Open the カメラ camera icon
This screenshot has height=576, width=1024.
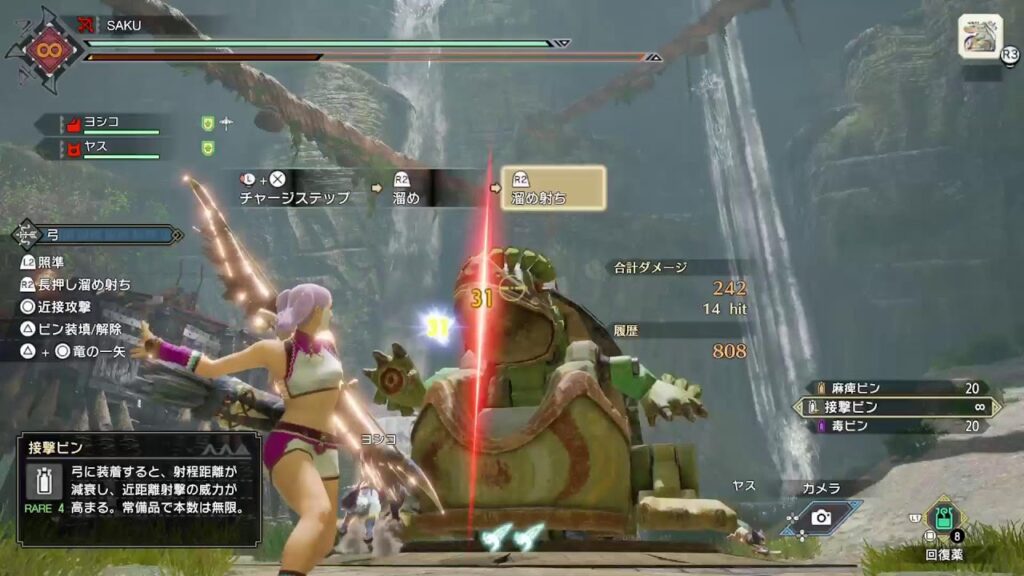(x=821, y=516)
